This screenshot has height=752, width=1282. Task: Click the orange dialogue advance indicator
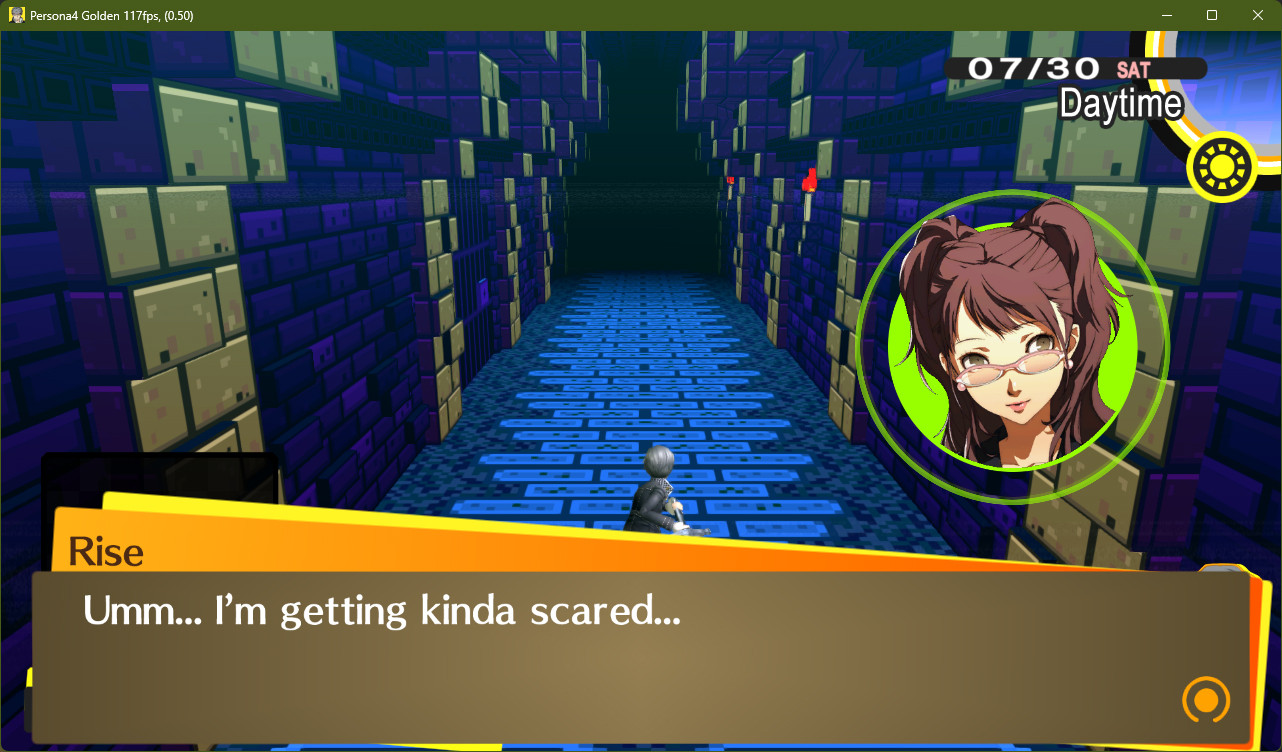[1205, 701]
